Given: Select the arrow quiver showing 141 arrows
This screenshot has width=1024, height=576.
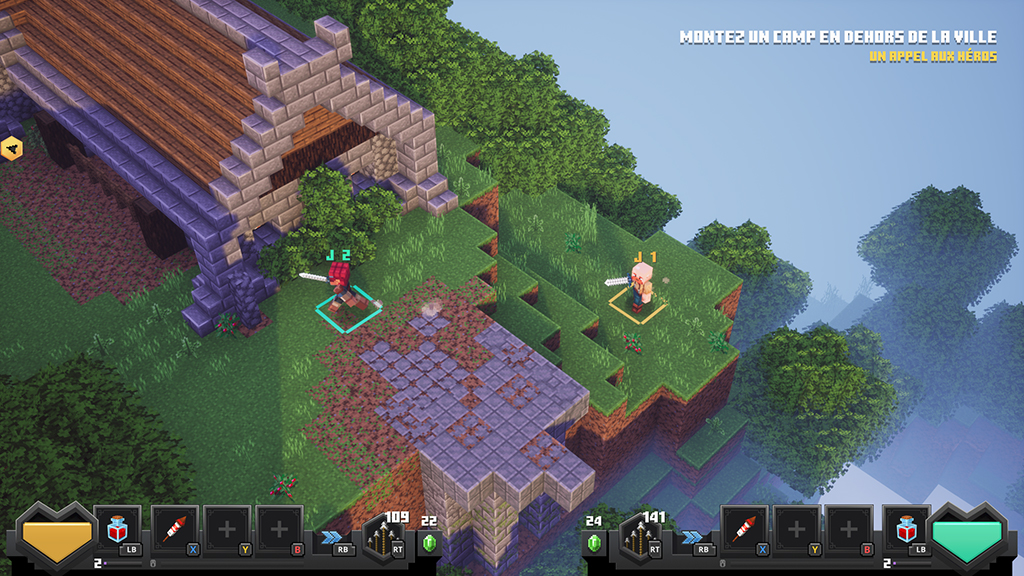Looking at the screenshot, I should coord(638,537).
